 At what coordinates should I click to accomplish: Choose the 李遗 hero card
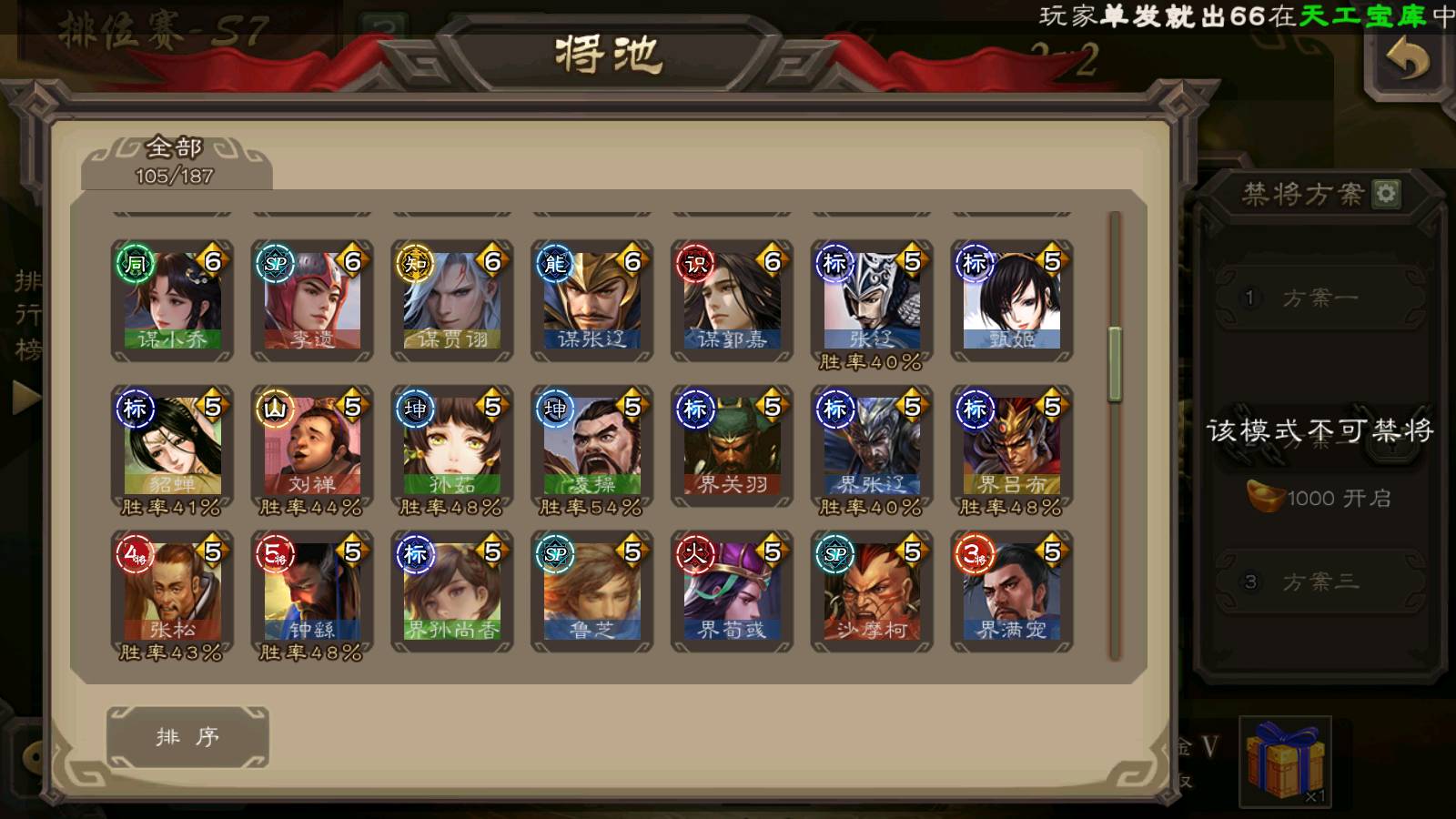(x=312, y=299)
